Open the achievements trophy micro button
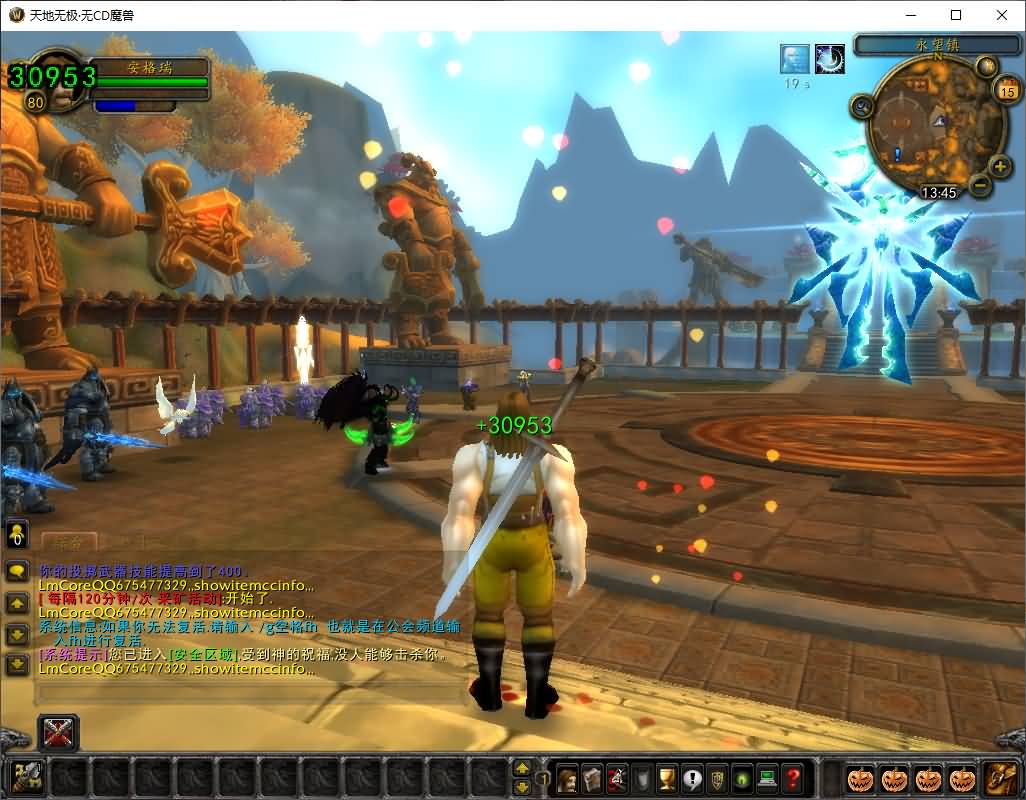 667,777
